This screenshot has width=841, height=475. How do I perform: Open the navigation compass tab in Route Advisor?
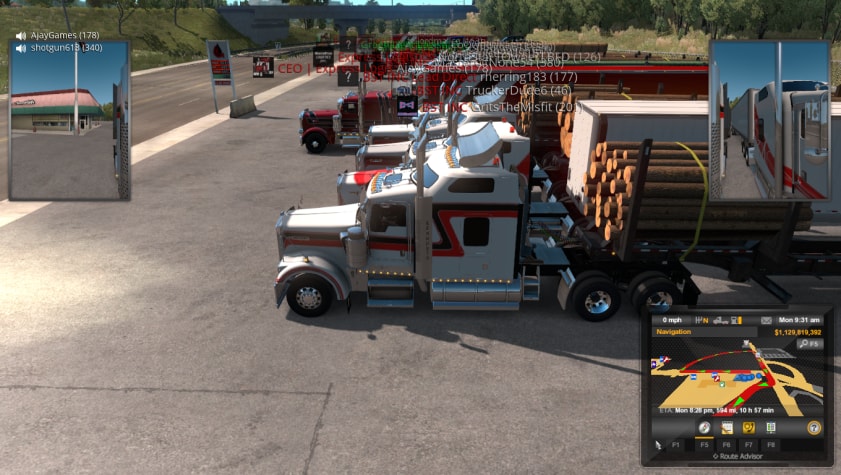coord(704,427)
